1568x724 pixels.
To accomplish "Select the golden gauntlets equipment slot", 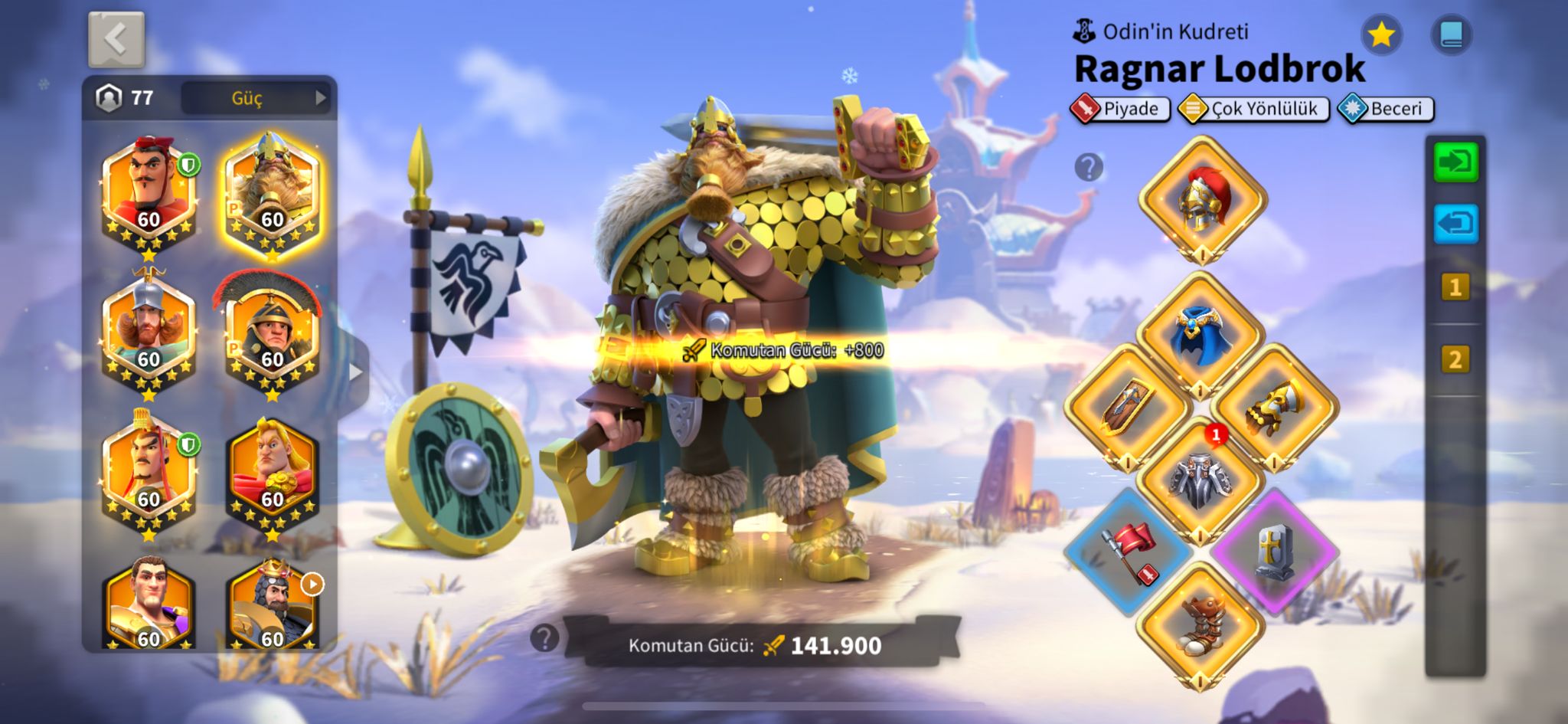I will pyautogui.click(x=1274, y=407).
